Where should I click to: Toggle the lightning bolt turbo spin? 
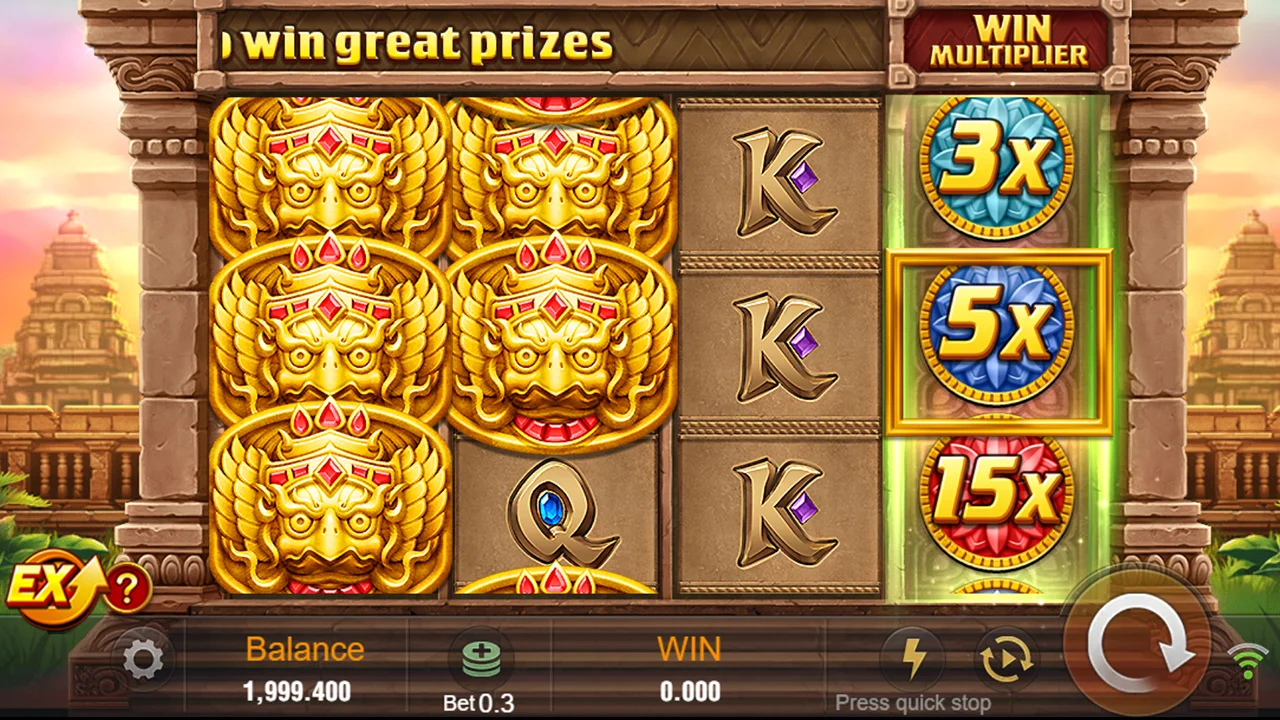click(912, 657)
